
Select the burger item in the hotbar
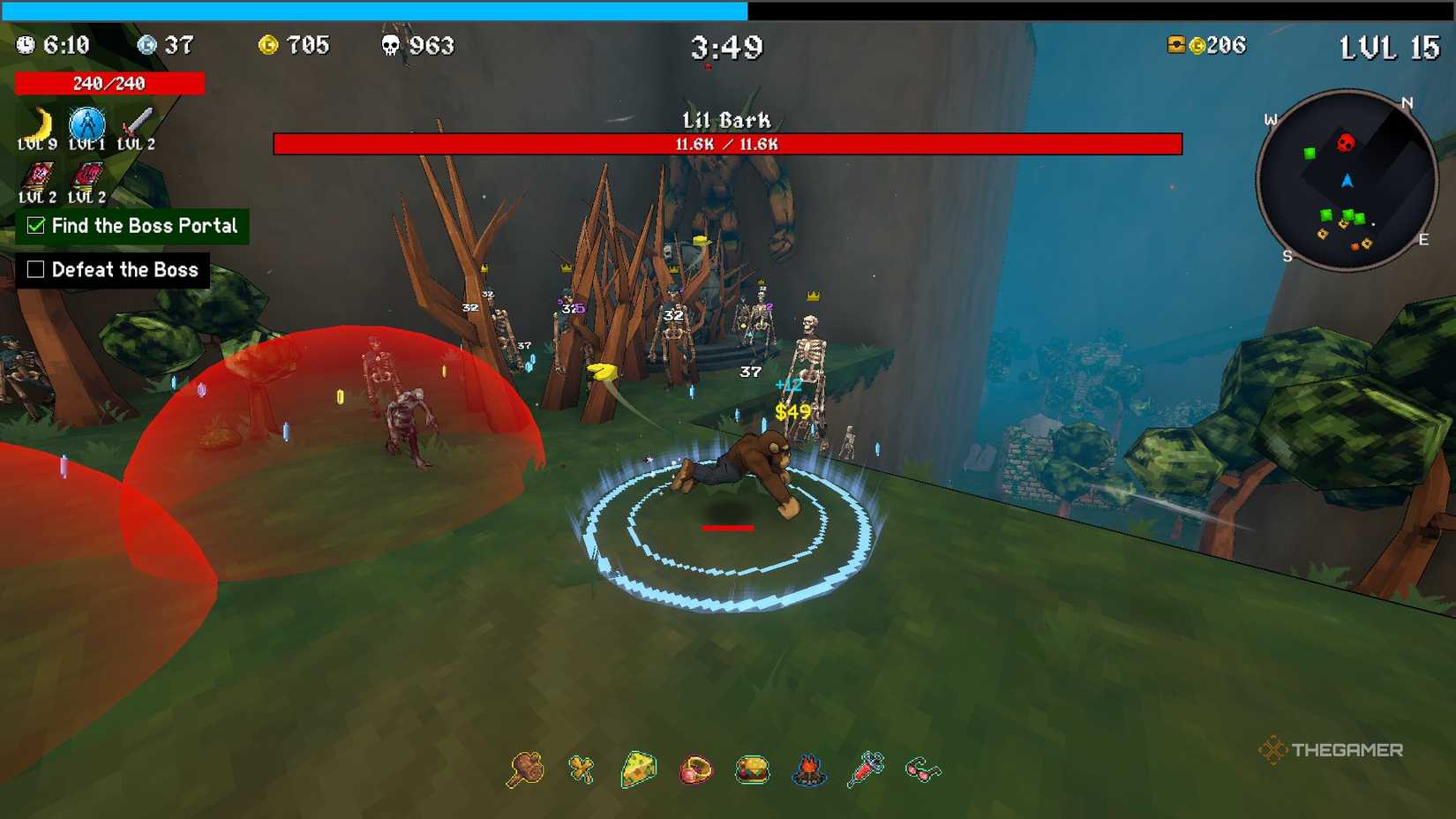pyautogui.click(x=753, y=770)
